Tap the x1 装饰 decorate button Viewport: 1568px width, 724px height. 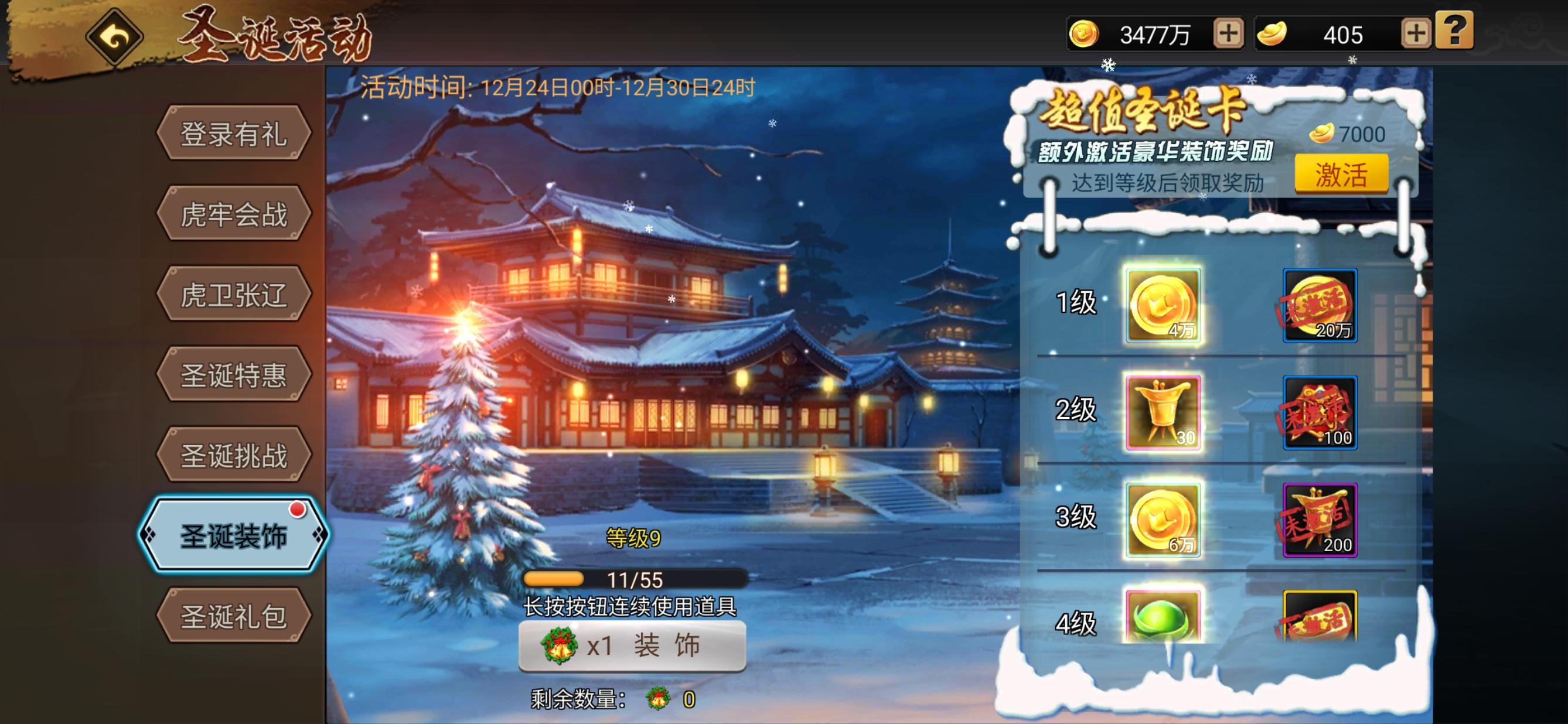633,648
